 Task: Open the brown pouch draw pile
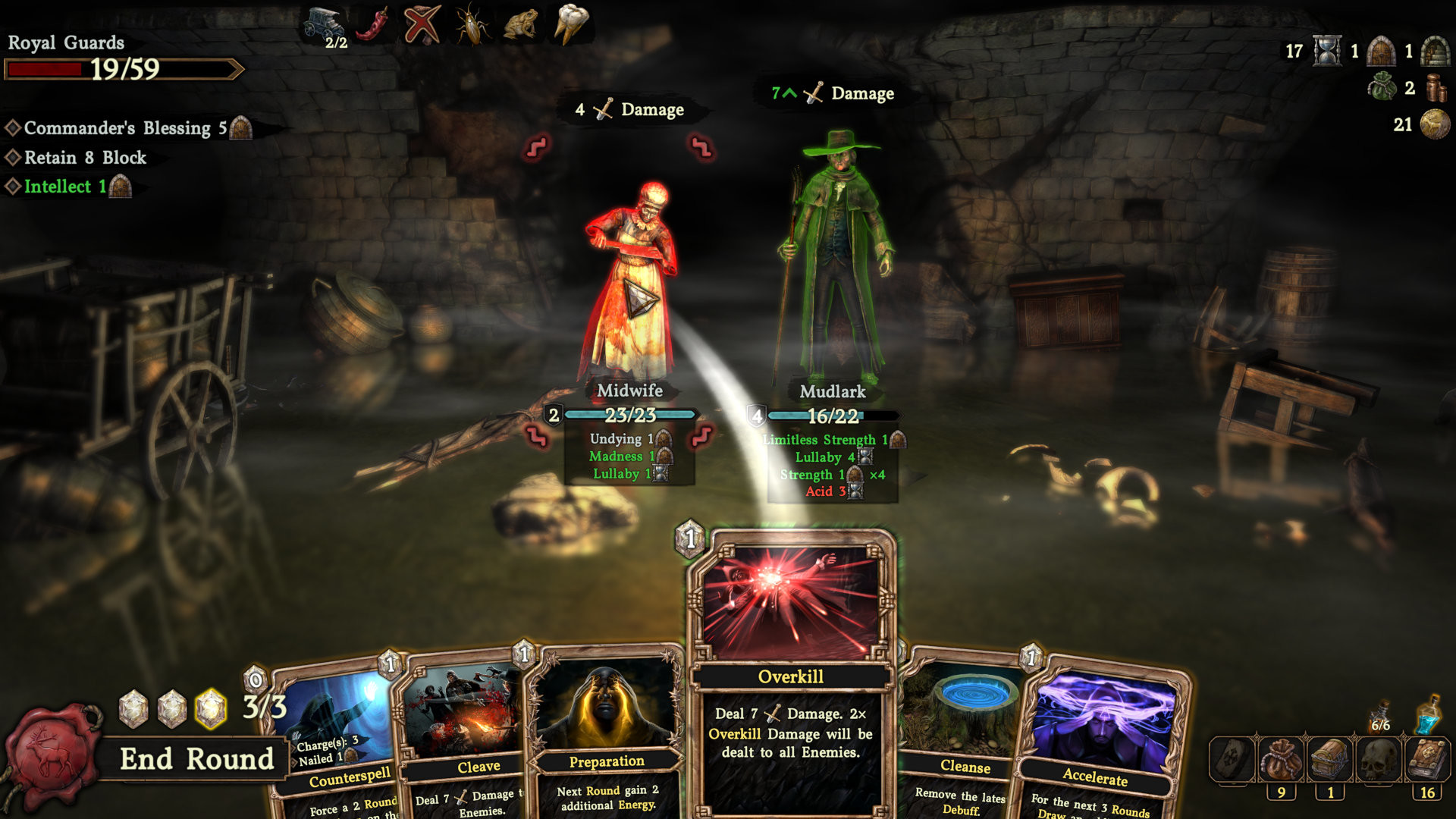tap(1281, 760)
